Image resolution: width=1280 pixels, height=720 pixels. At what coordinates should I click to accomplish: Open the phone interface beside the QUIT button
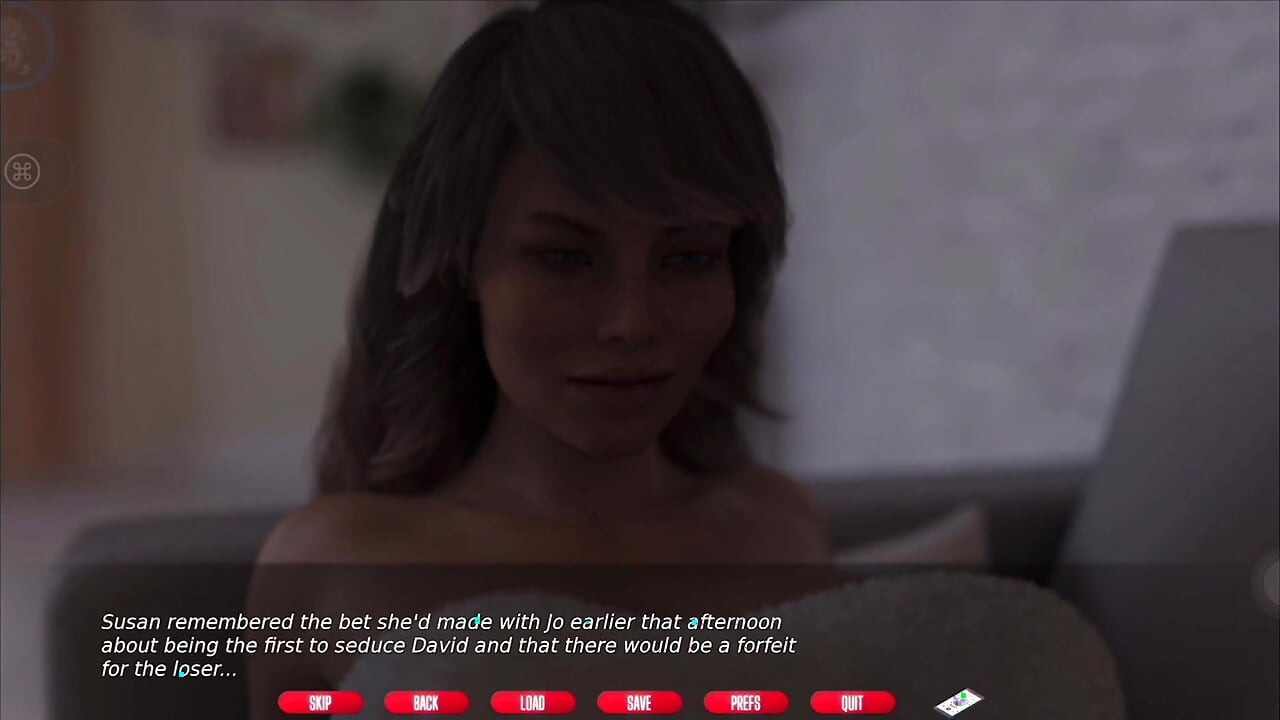pos(958,702)
